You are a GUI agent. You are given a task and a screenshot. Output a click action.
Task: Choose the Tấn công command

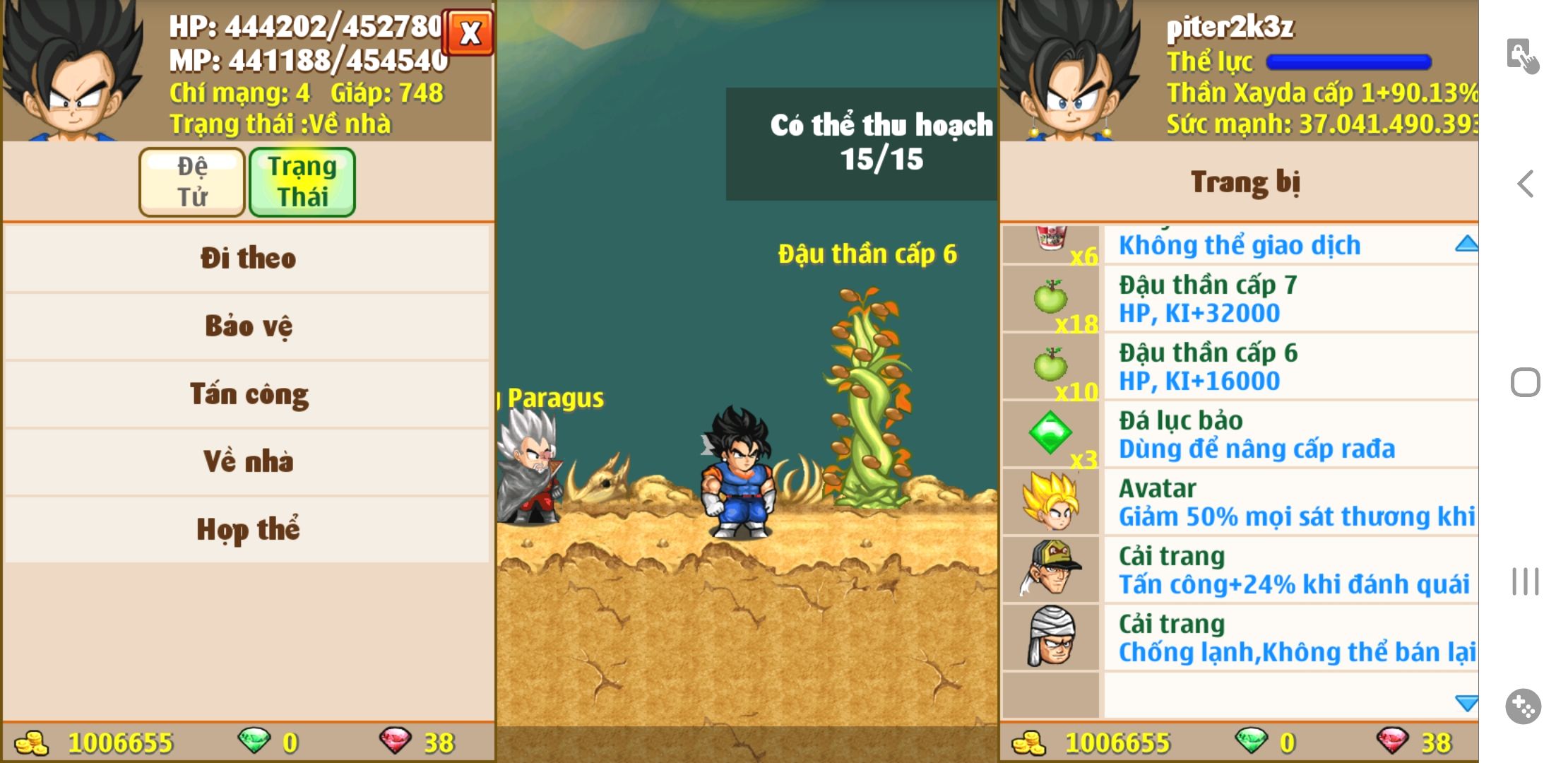[247, 394]
